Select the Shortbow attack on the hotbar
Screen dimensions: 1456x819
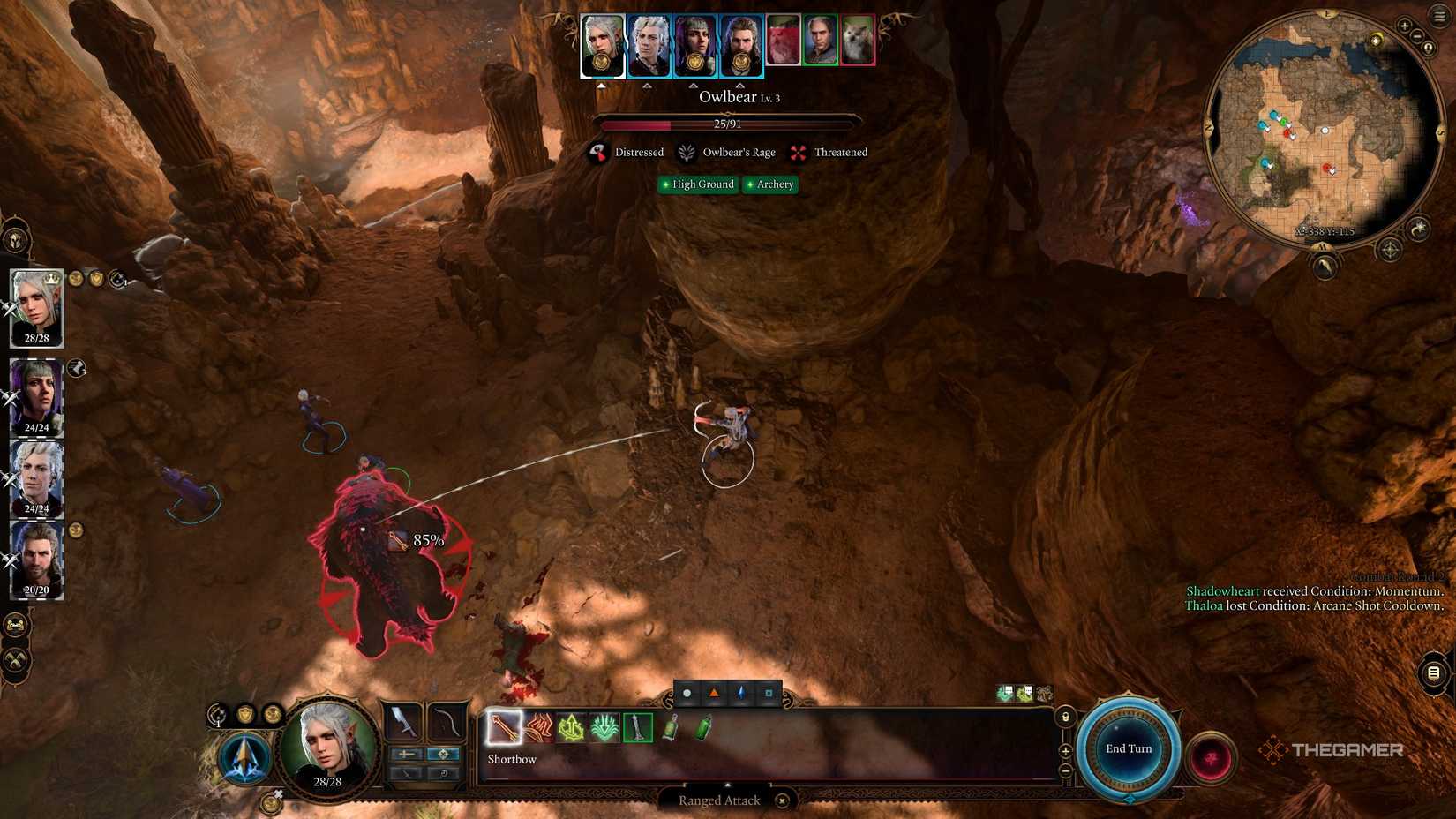coord(503,728)
